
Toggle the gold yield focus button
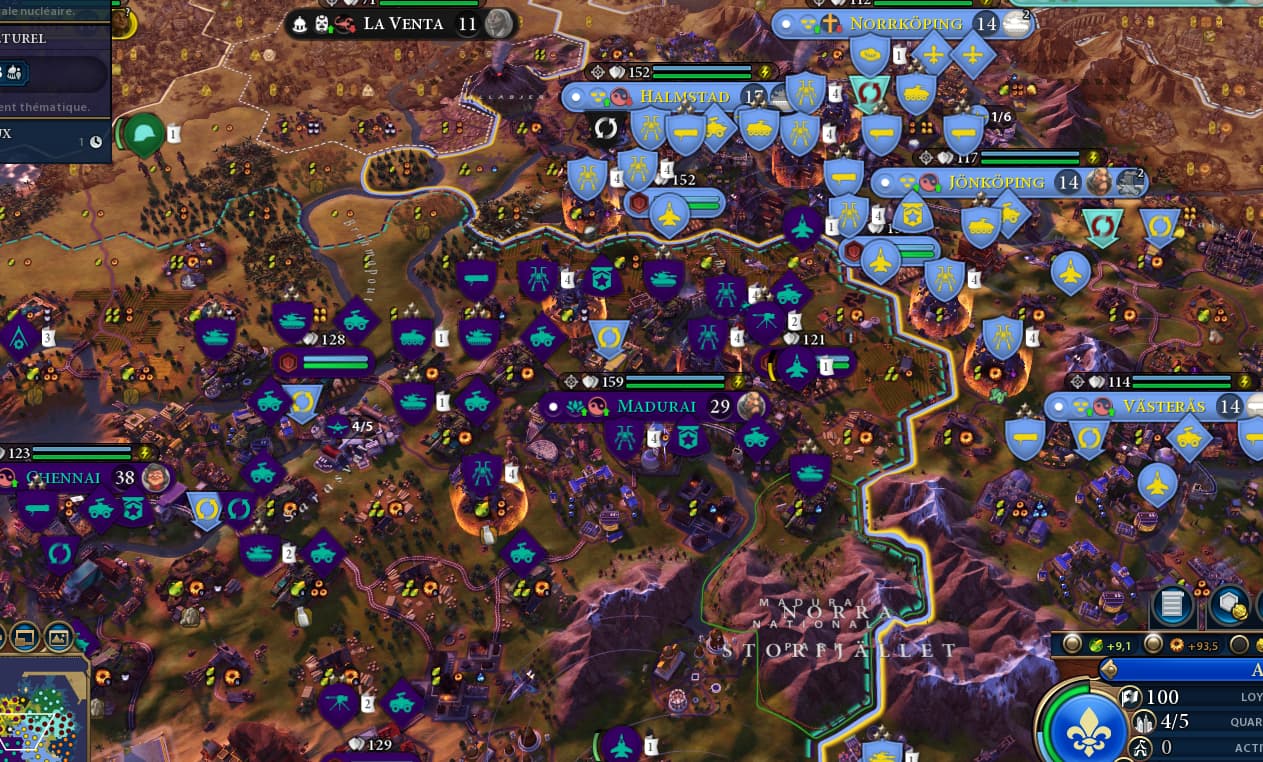pyautogui.click(x=1240, y=645)
